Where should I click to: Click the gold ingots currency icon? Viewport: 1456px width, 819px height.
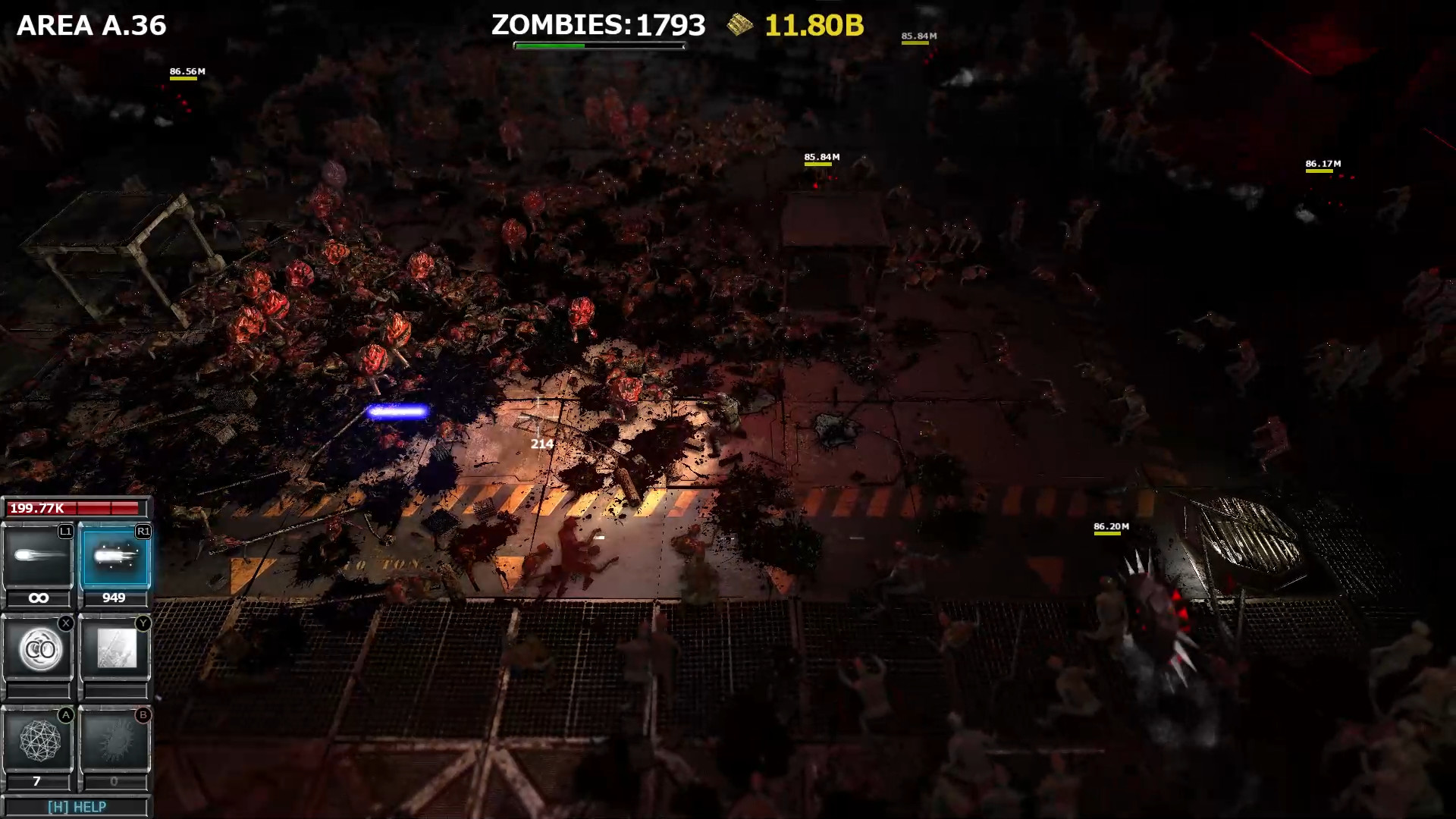pos(738,25)
